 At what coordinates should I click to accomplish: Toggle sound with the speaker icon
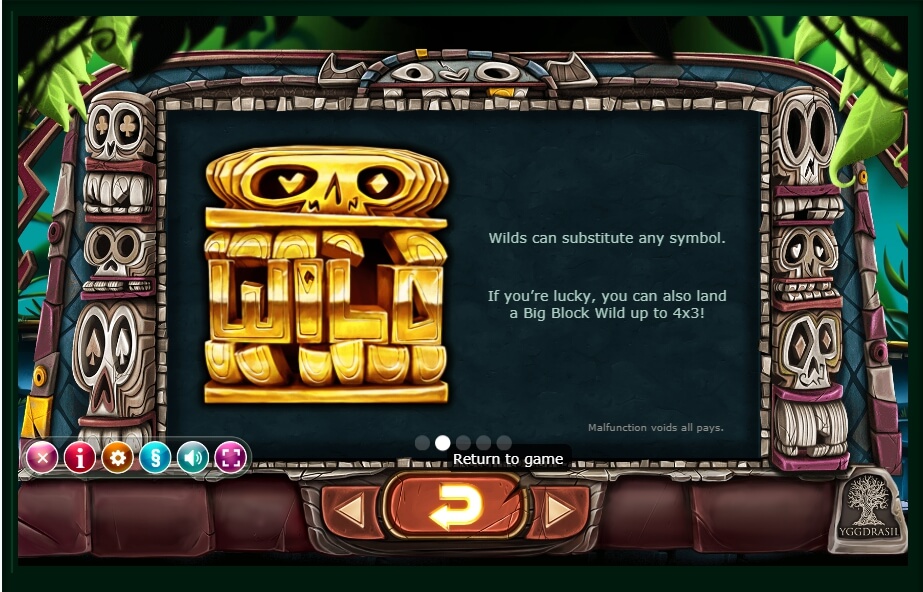[x=192, y=458]
